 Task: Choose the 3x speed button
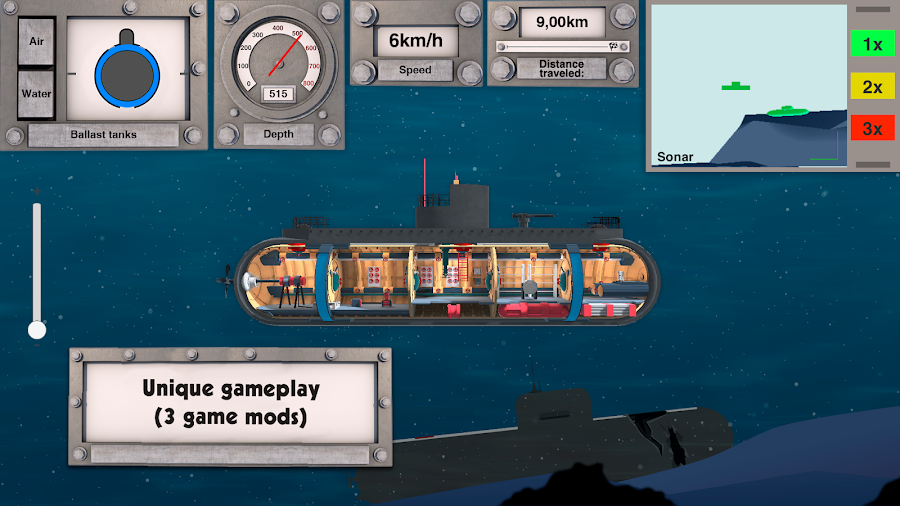(872, 128)
